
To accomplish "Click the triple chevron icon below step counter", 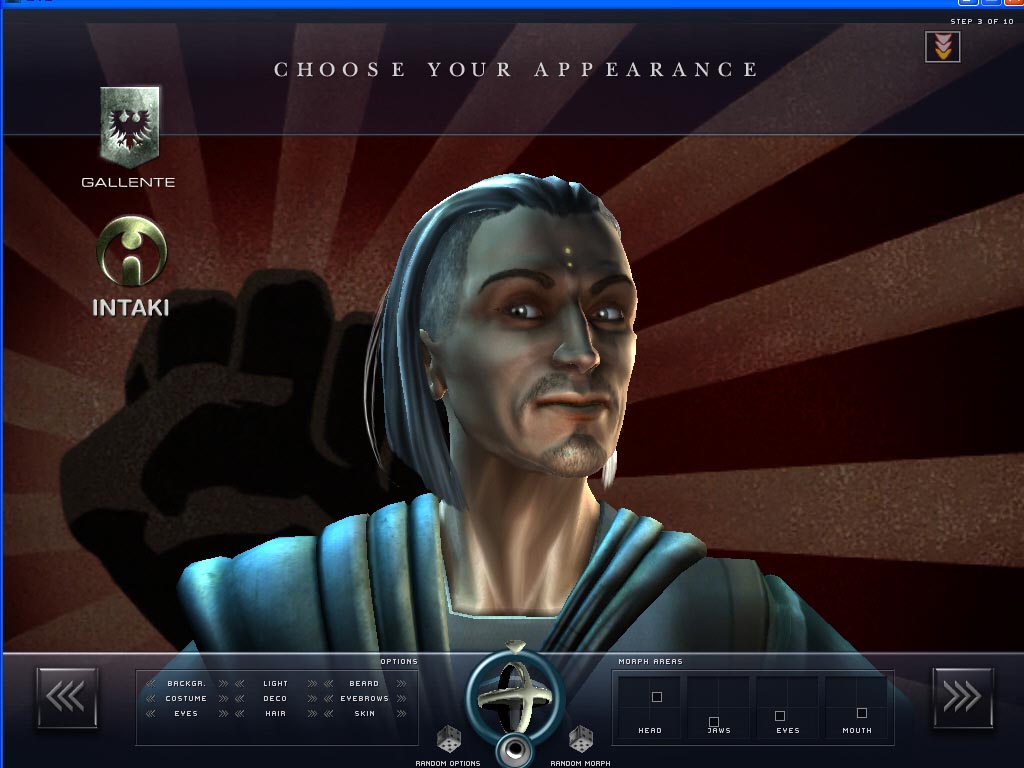I will pyautogui.click(x=942, y=47).
